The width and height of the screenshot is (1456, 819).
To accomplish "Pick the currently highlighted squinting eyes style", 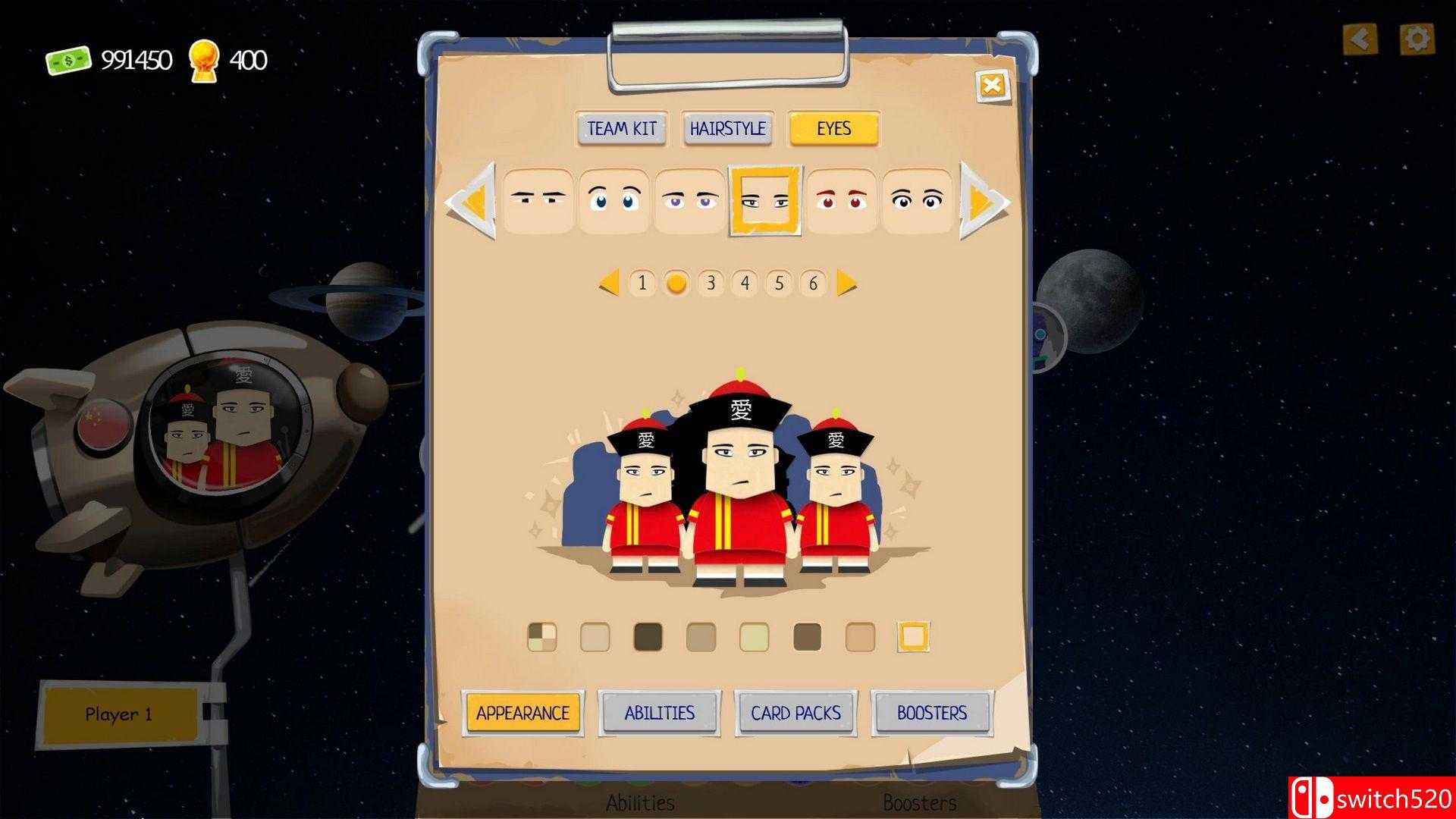I will pyautogui.click(x=765, y=200).
